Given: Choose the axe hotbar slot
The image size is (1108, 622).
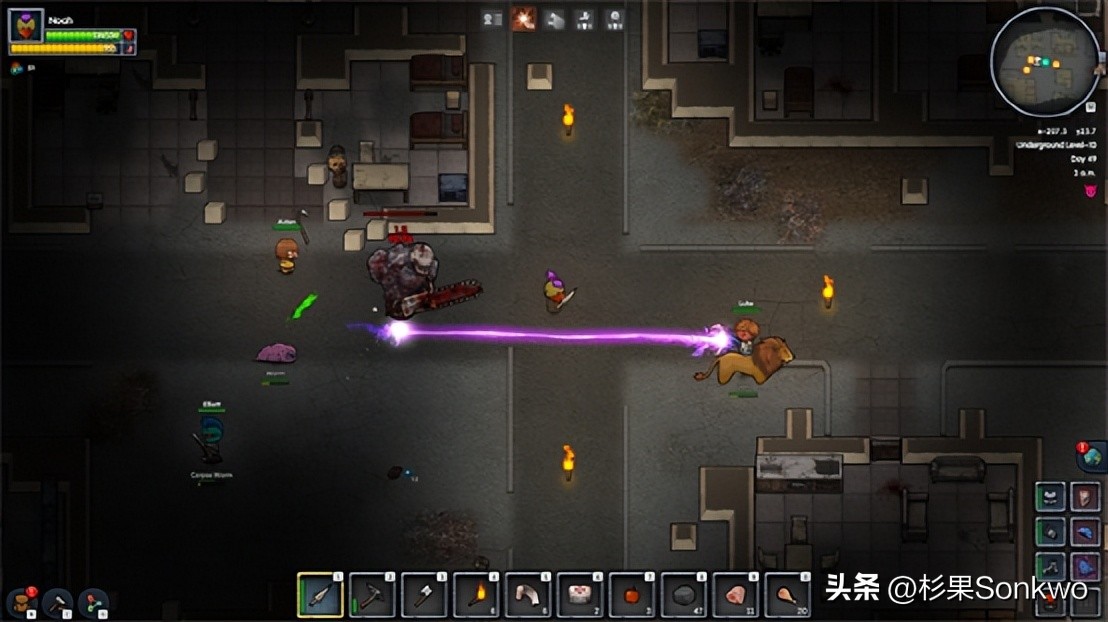Looking at the screenshot, I should point(425,595).
